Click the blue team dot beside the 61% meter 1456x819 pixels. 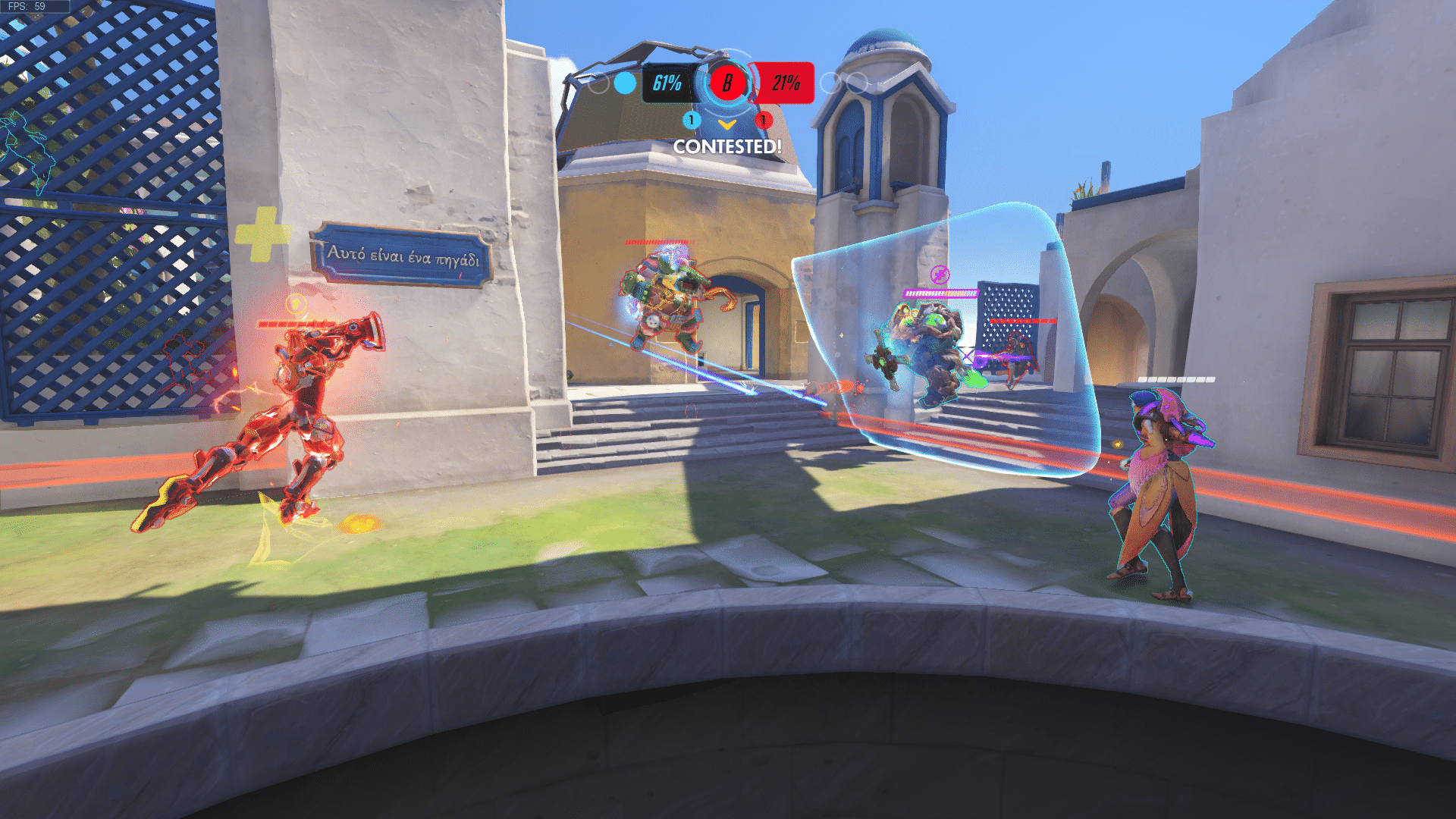pos(623,83)
